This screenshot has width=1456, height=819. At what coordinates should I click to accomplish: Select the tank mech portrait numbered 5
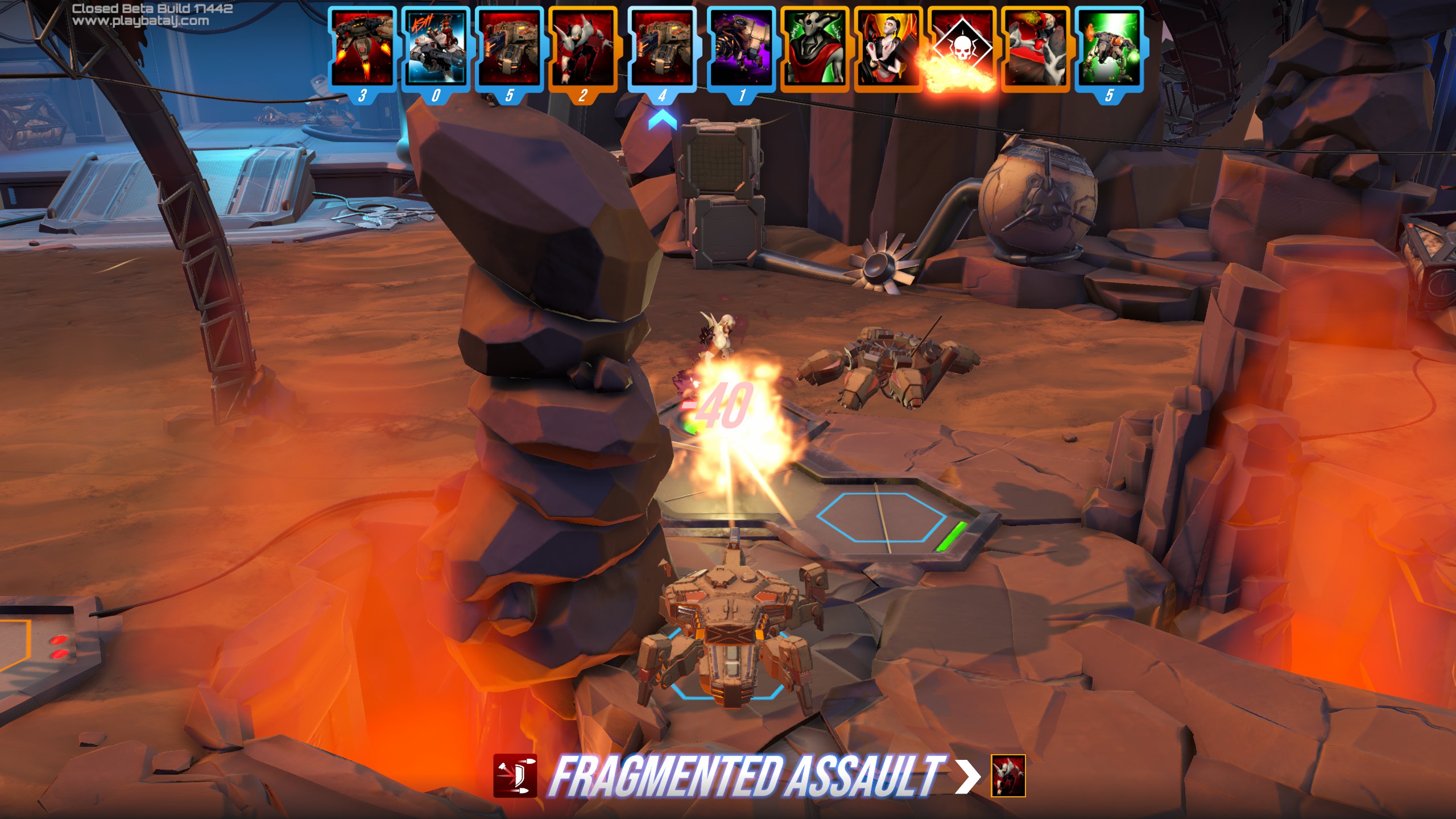509,49
